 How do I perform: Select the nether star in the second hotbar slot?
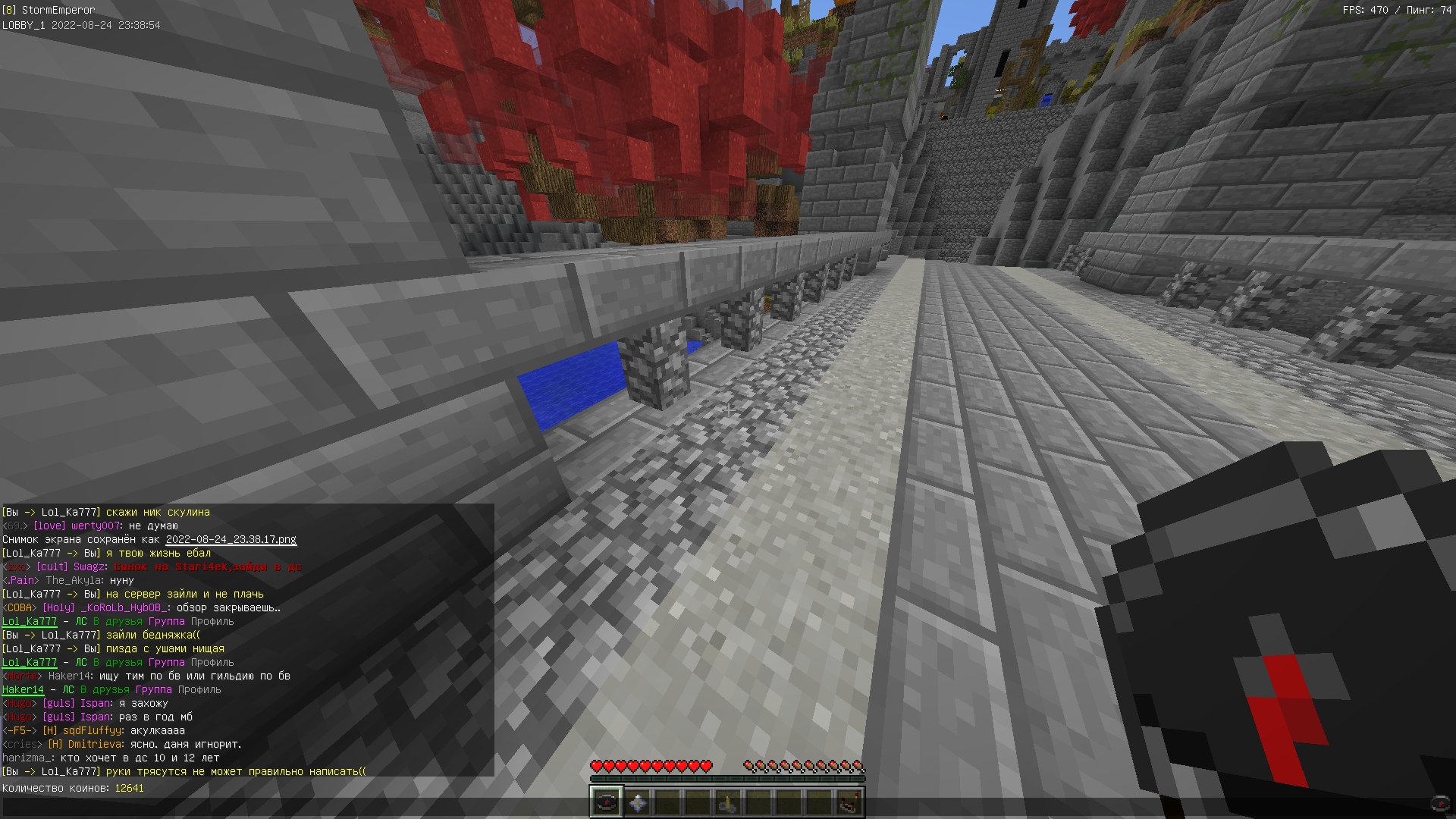(x=638, y=800)
